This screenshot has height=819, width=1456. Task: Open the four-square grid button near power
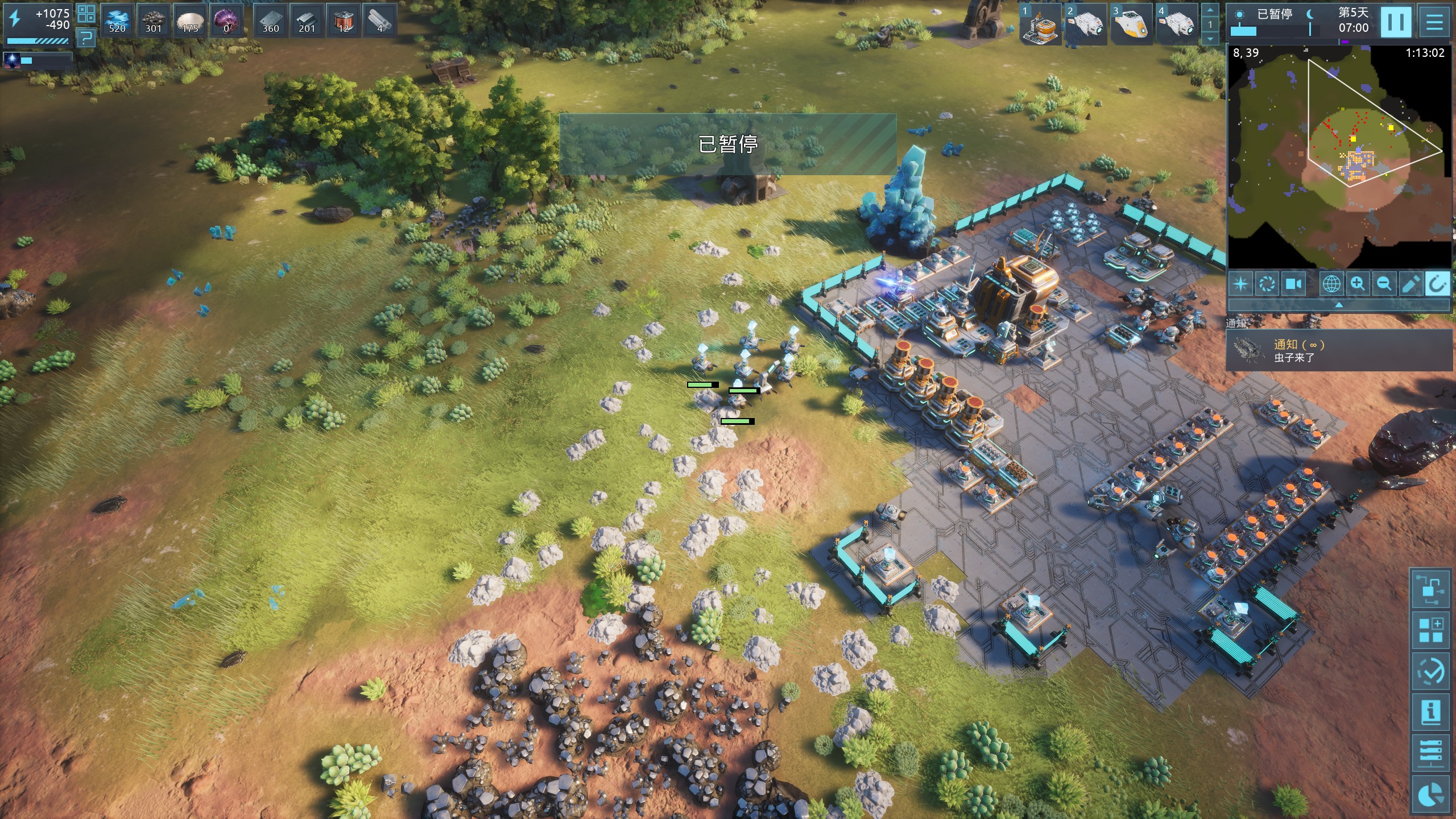86,13
